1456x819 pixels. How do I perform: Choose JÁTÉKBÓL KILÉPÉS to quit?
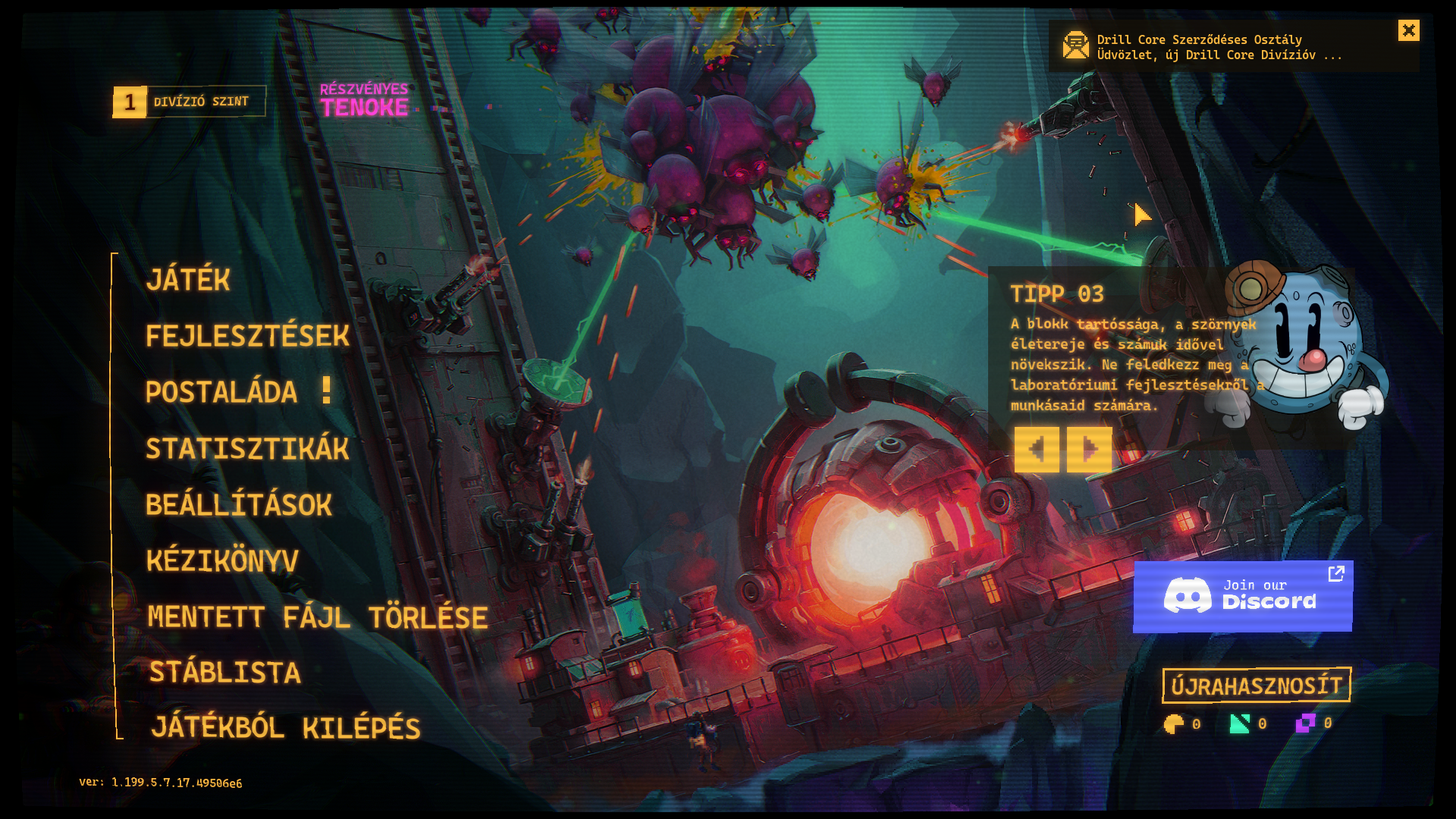(x=285, y=728)
